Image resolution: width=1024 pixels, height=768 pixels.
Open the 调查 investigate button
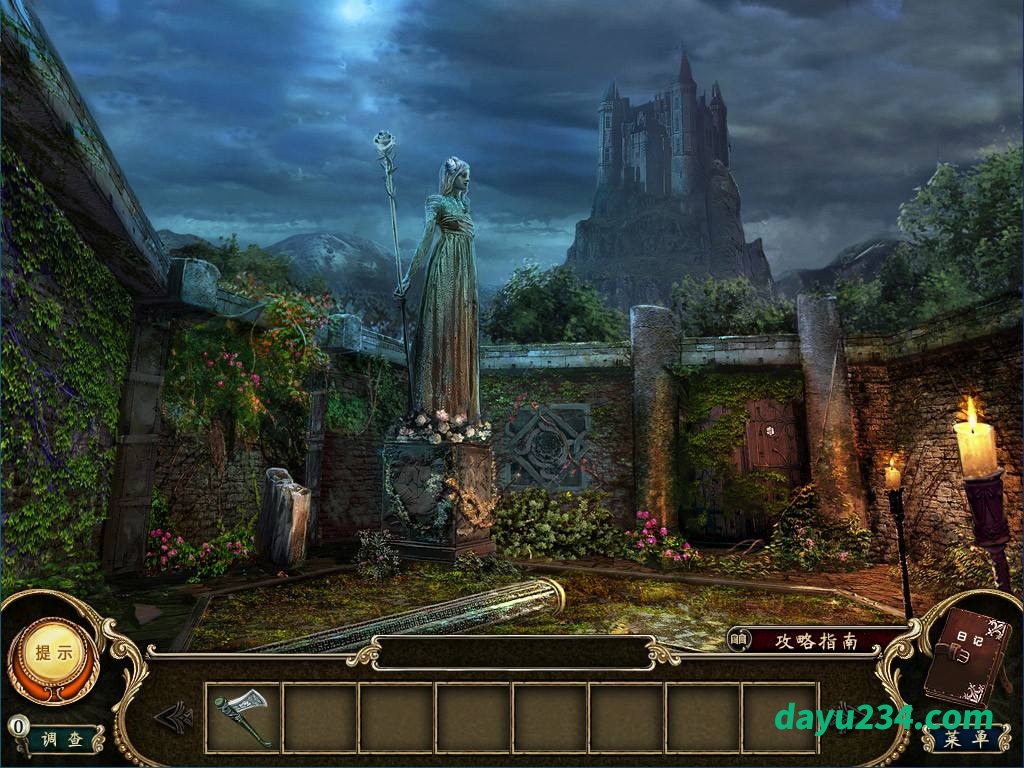click(x=63, y=739)
